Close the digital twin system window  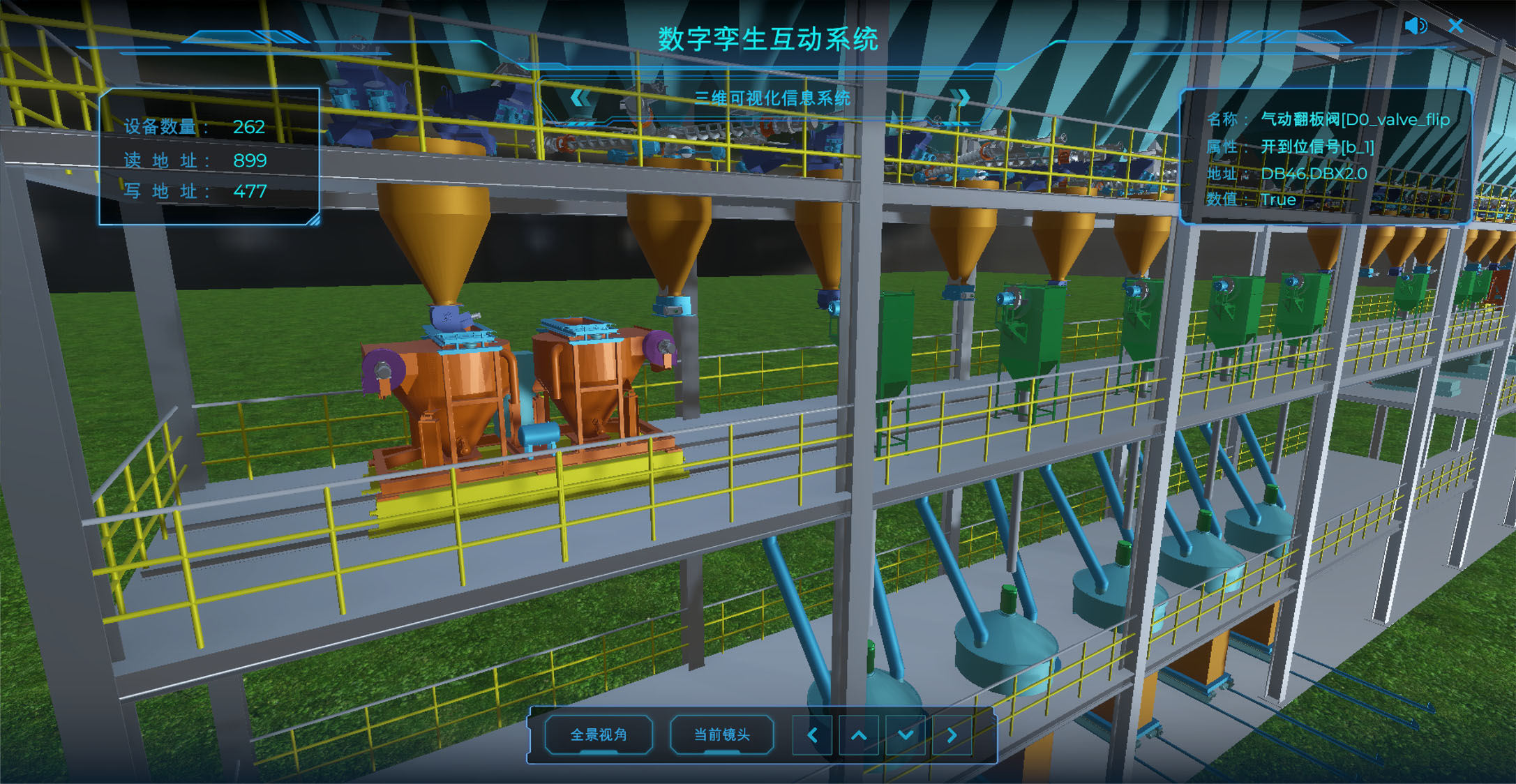coord(1455,27)
